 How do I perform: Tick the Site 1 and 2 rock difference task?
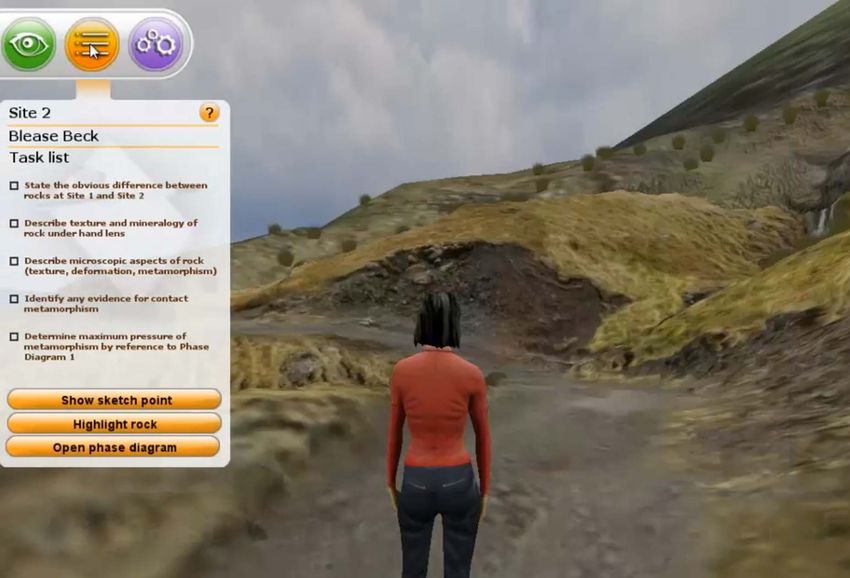14,186
